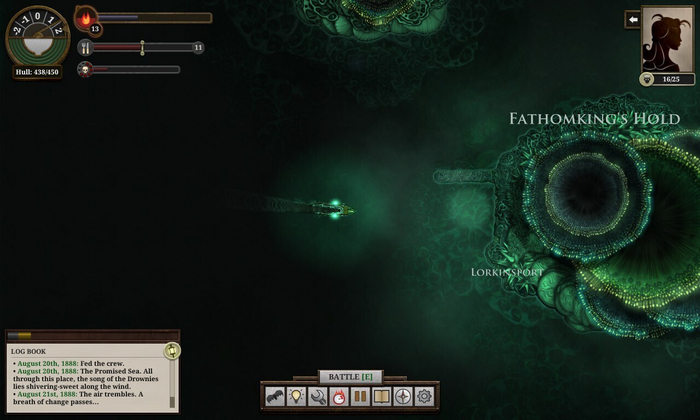Open the gear settings icon

pyautogui.click(x=424, y=397)
